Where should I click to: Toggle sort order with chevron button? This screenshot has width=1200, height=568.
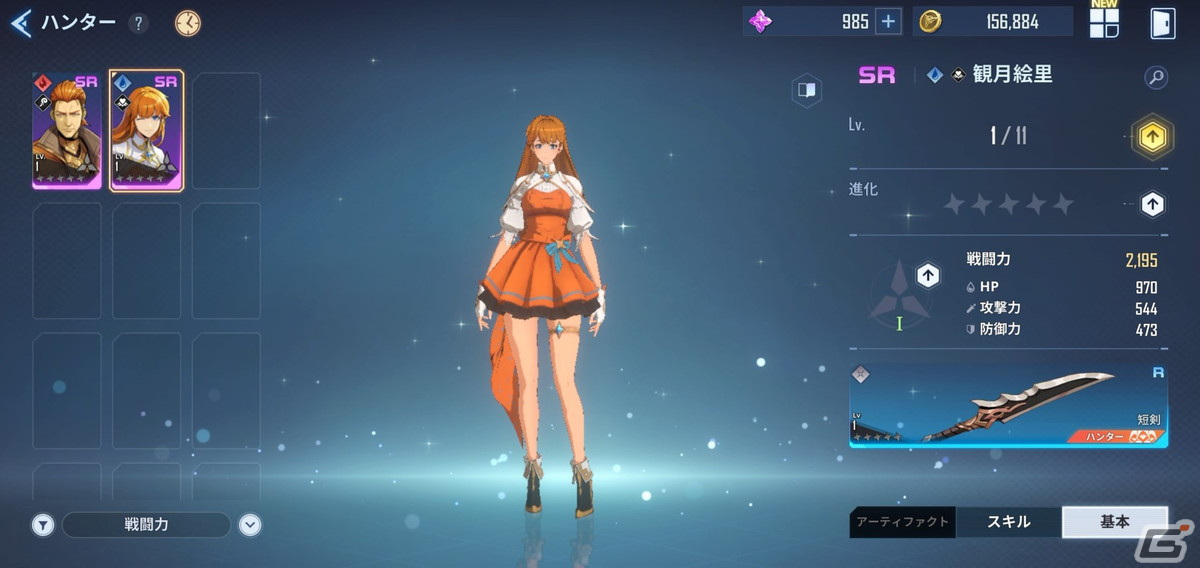(250, 524)
